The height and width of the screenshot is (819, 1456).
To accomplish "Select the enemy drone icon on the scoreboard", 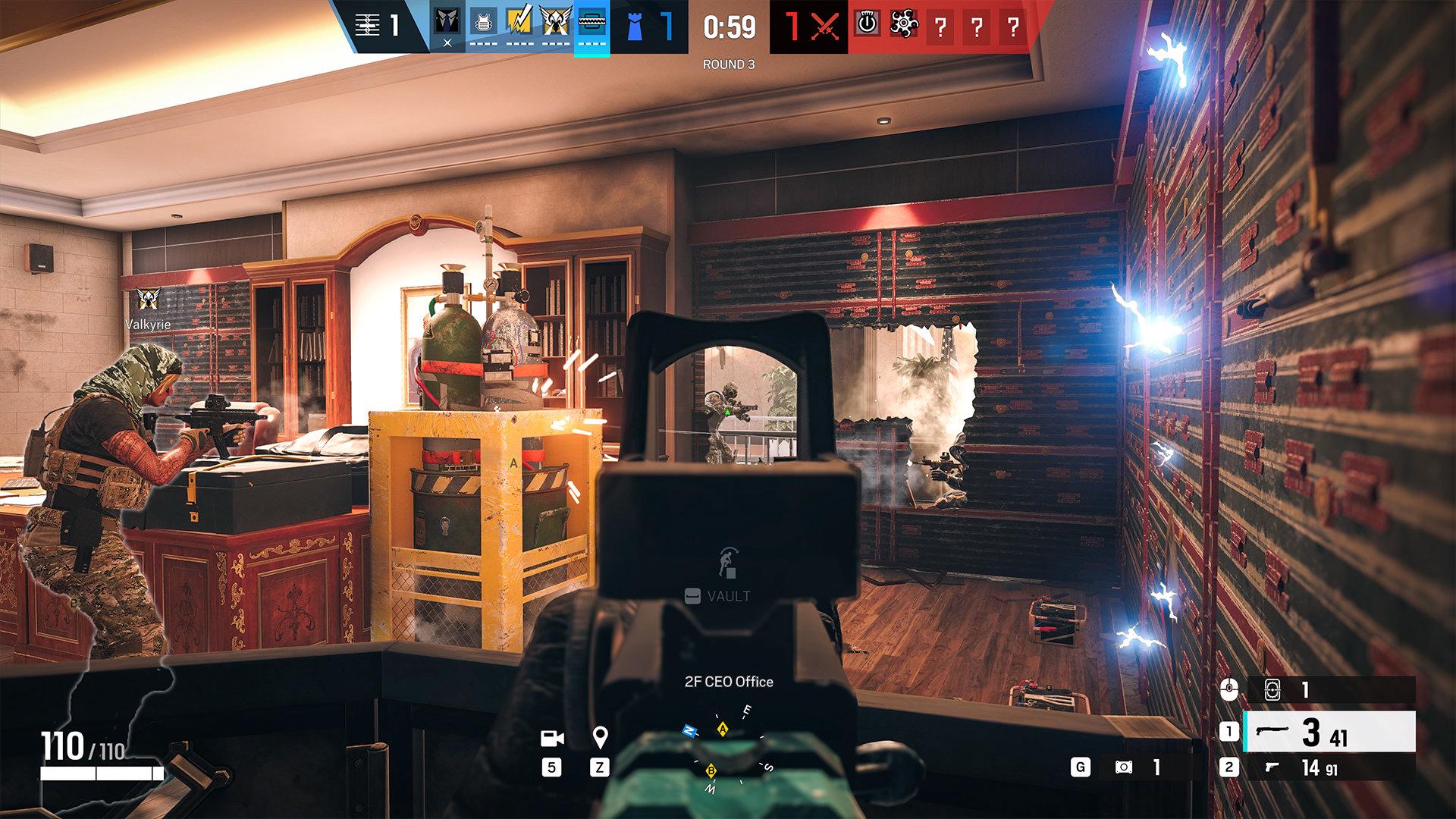I will click(x=904, y=25).
